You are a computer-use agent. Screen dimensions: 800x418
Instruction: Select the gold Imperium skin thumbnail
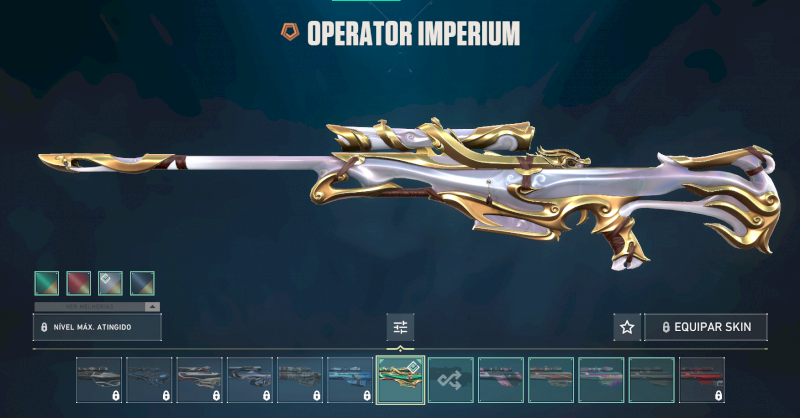[400, 380]
